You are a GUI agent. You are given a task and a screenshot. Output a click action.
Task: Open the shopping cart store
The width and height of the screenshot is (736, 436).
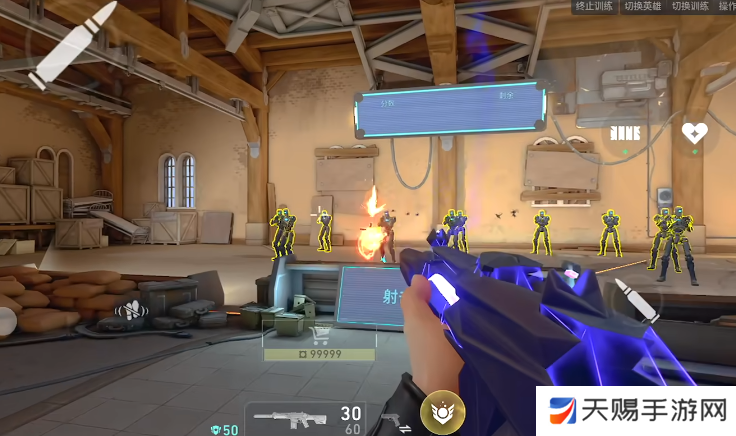pos(322,335)
